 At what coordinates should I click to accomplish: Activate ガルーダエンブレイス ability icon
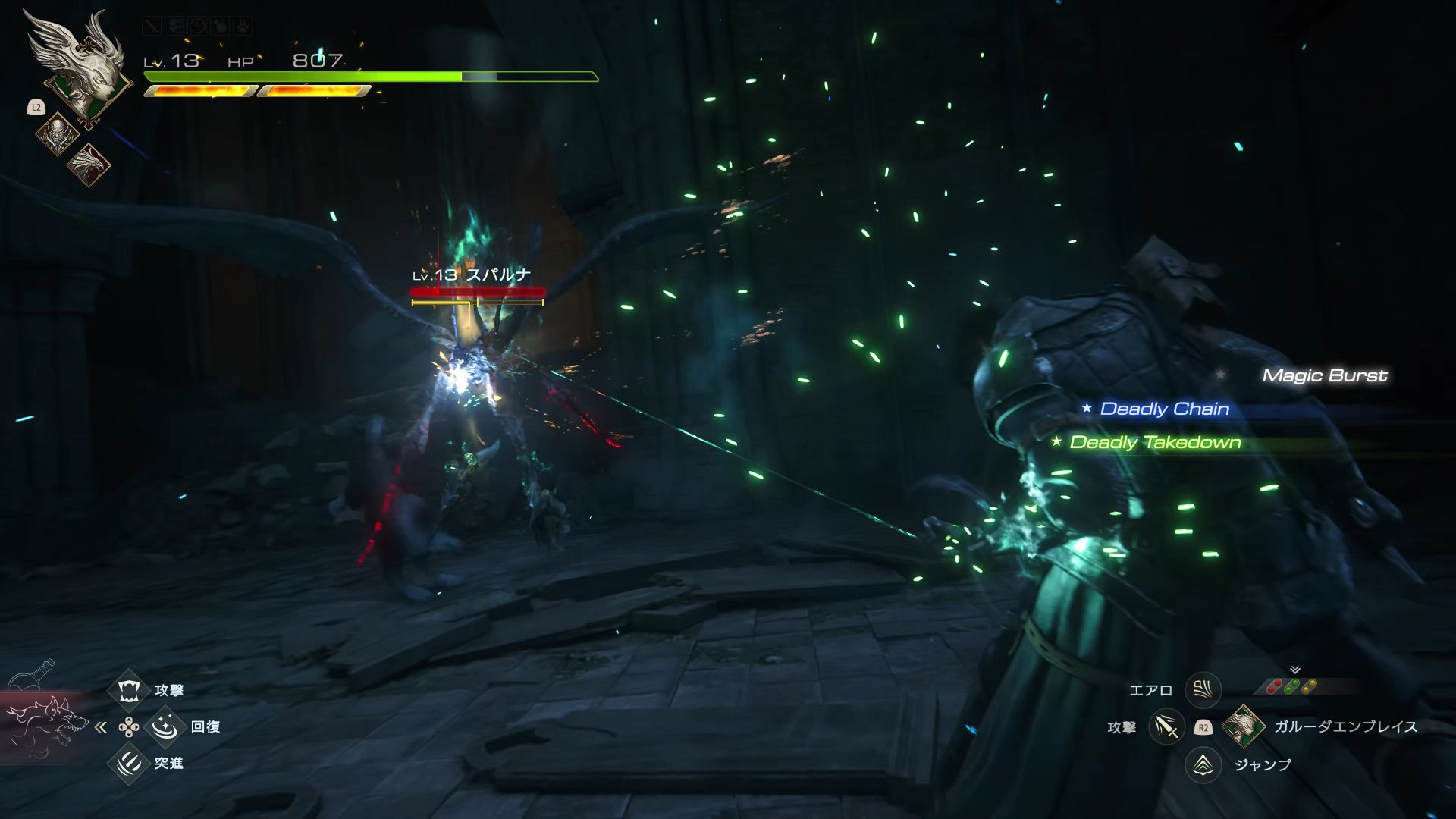click(1243, 726)
